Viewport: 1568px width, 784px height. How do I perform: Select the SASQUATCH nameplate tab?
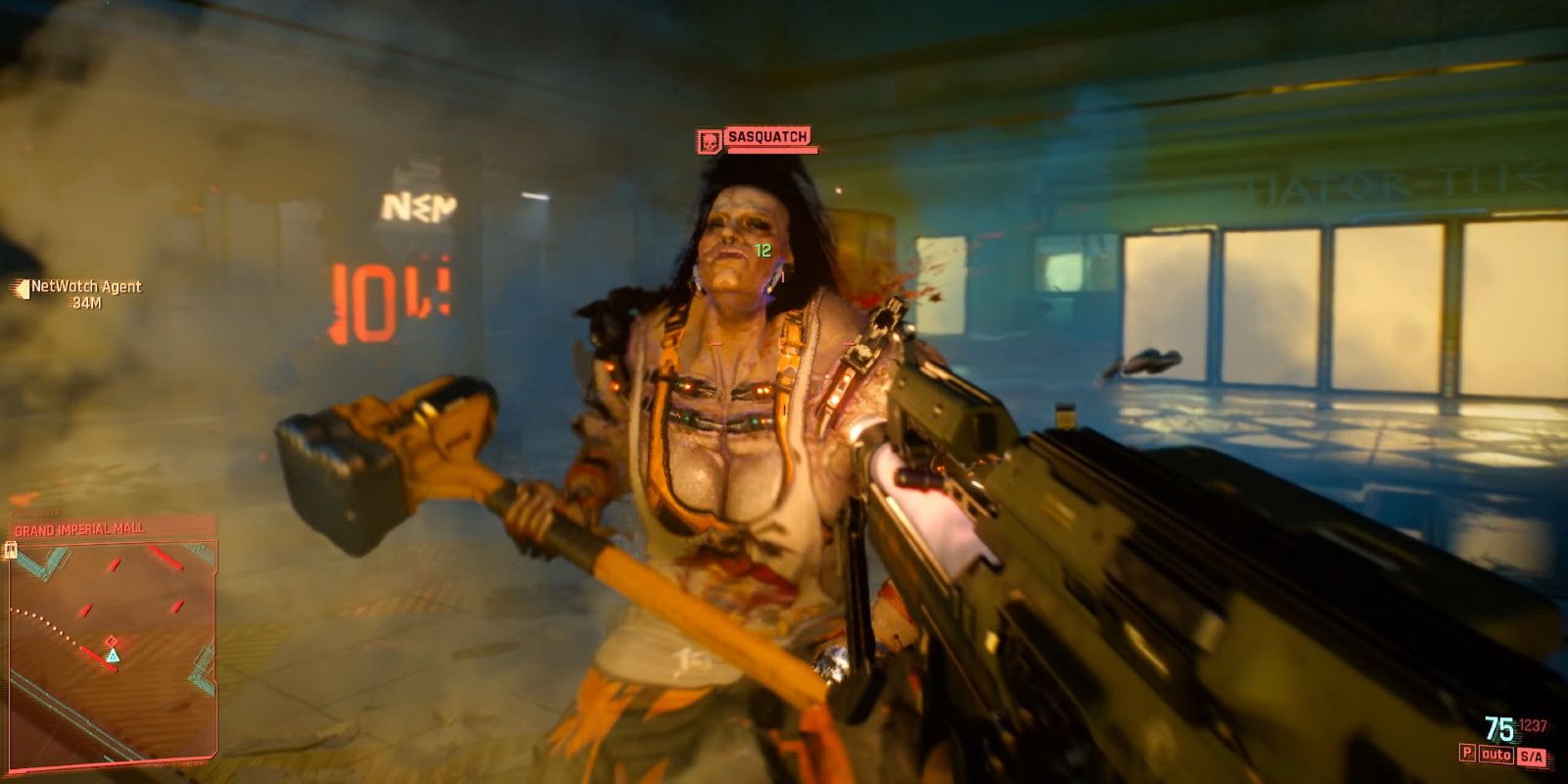click(766, 137)
